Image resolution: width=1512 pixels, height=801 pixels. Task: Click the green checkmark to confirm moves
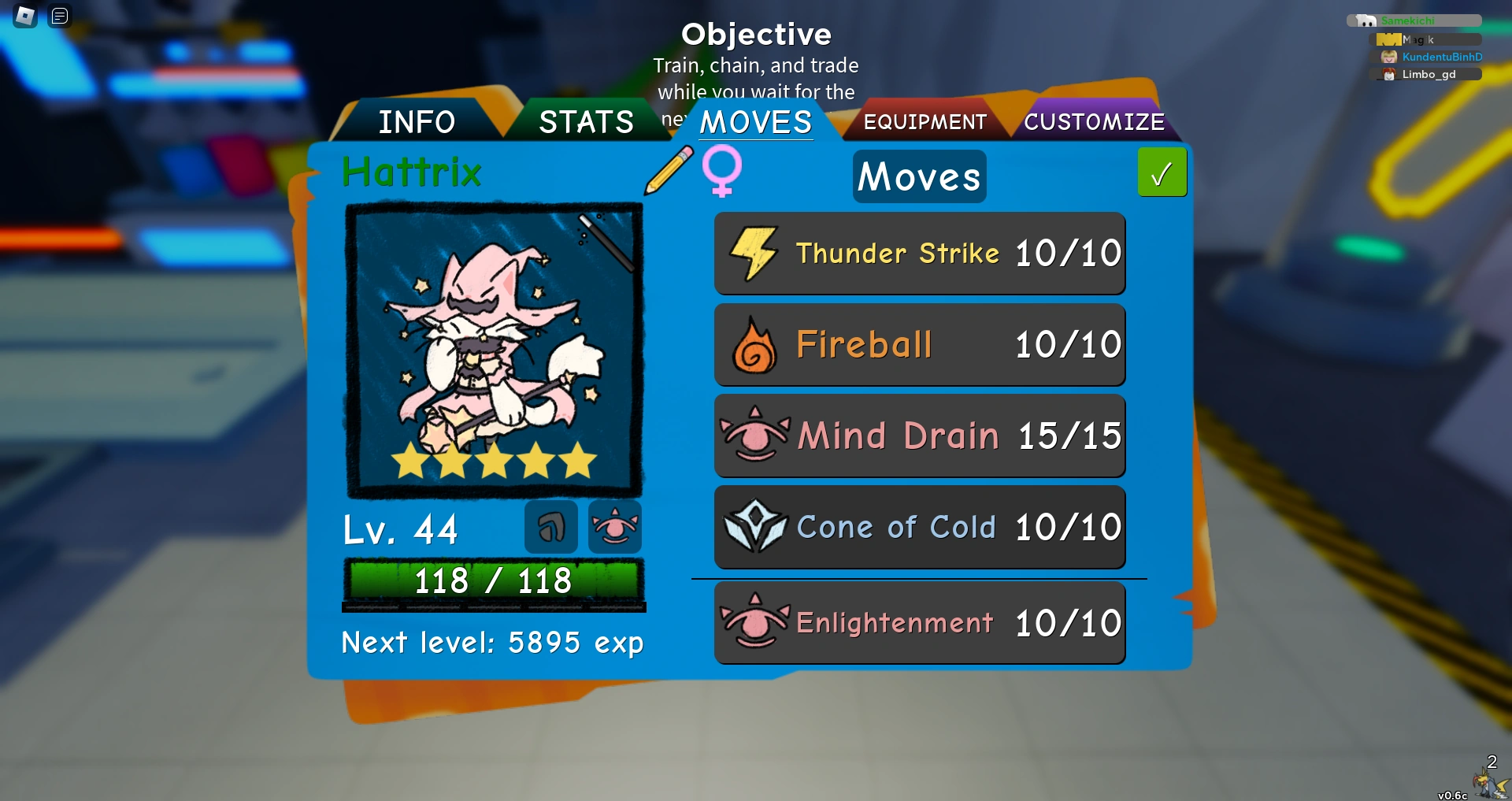click(1162, 172)
